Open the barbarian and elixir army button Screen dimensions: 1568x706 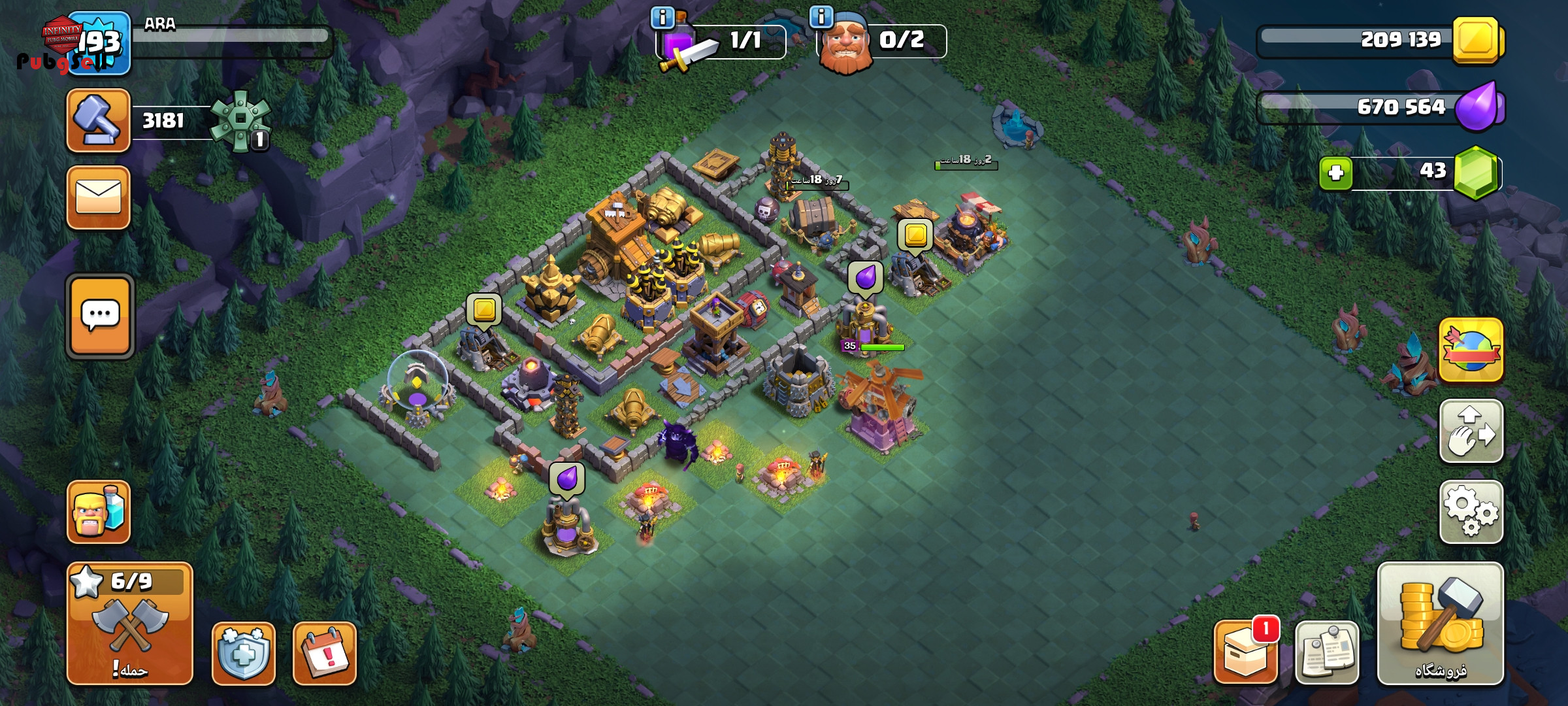tap(98, 512)
